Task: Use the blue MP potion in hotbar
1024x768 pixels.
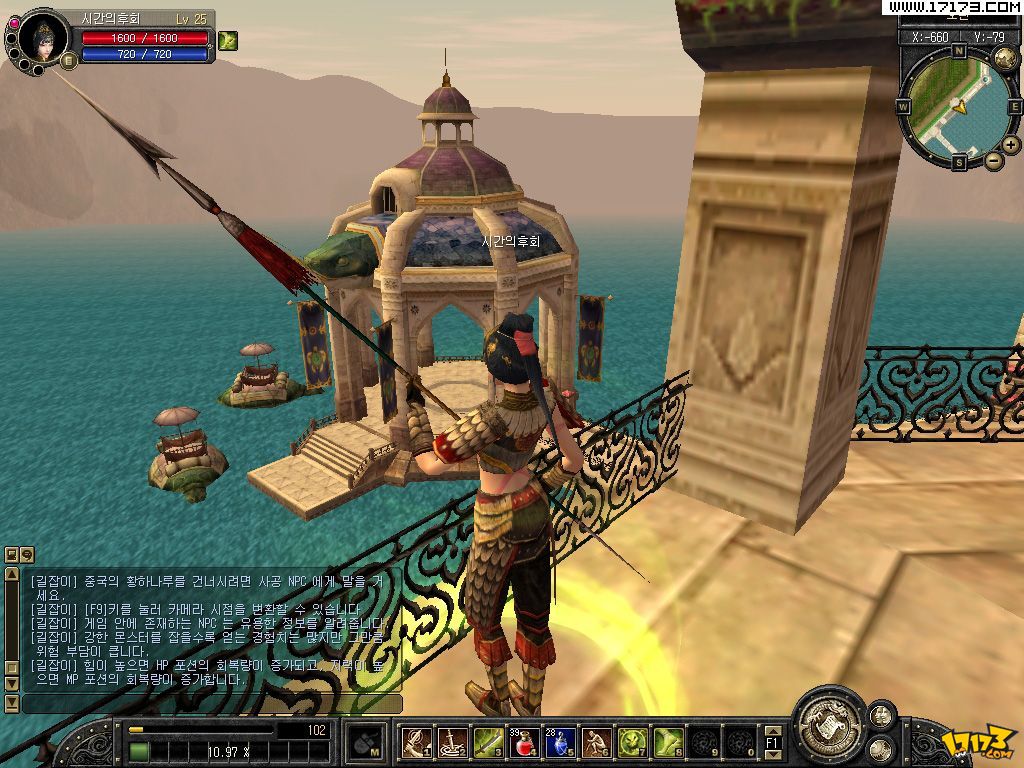Action: point(560,742)
